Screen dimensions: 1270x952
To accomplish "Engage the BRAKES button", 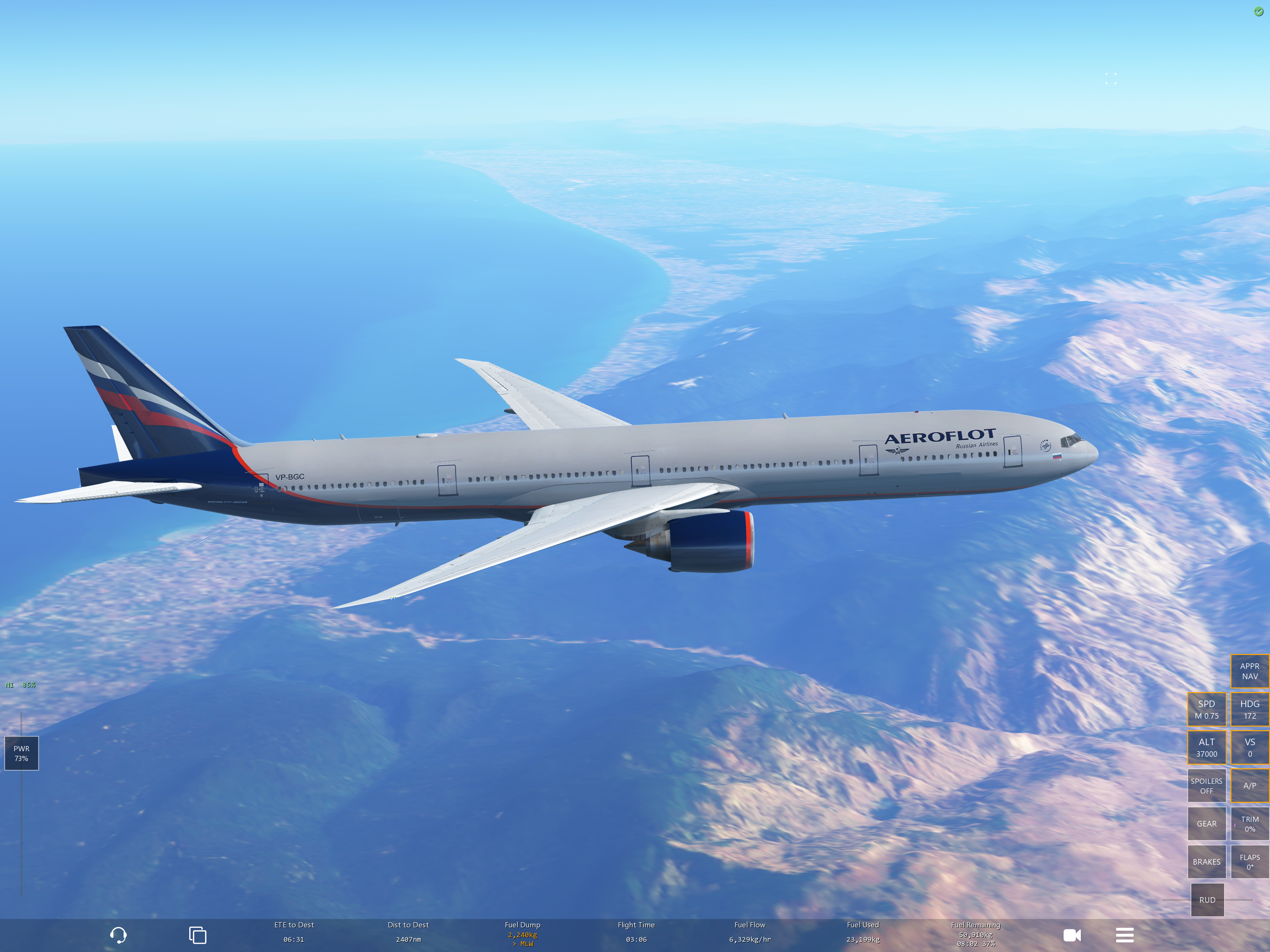I will pos(1206,862).
